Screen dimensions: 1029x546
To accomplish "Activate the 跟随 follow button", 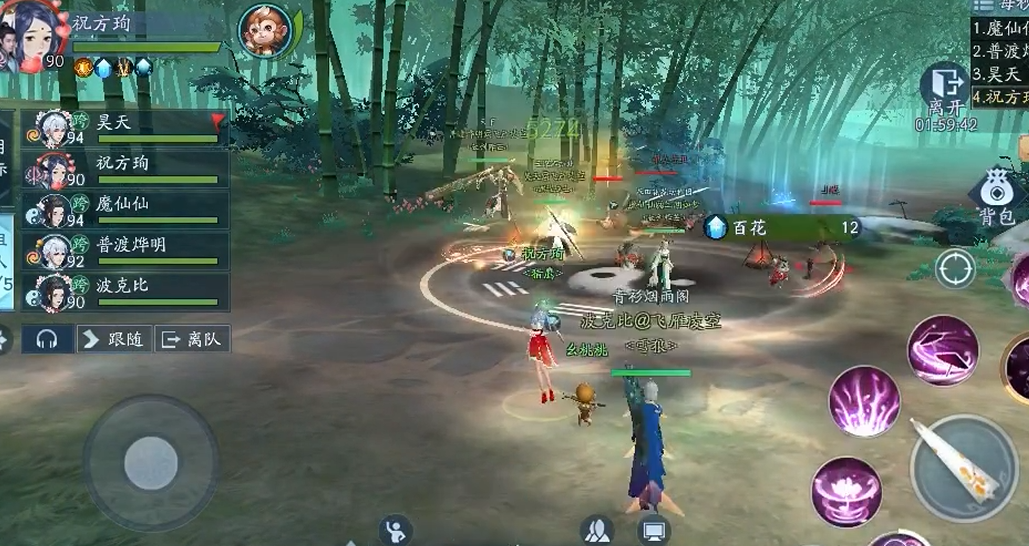I will click(x=114, y=339).
